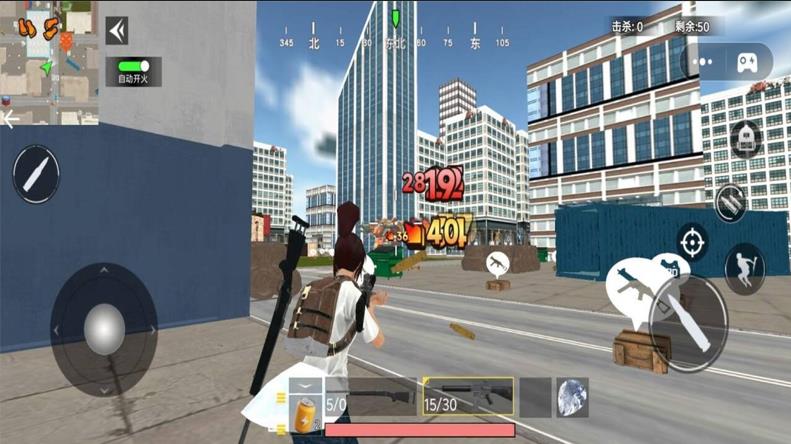Select the 5/0 weapon slot
Viewport: 791px width, 444px height.
(372, 397)
